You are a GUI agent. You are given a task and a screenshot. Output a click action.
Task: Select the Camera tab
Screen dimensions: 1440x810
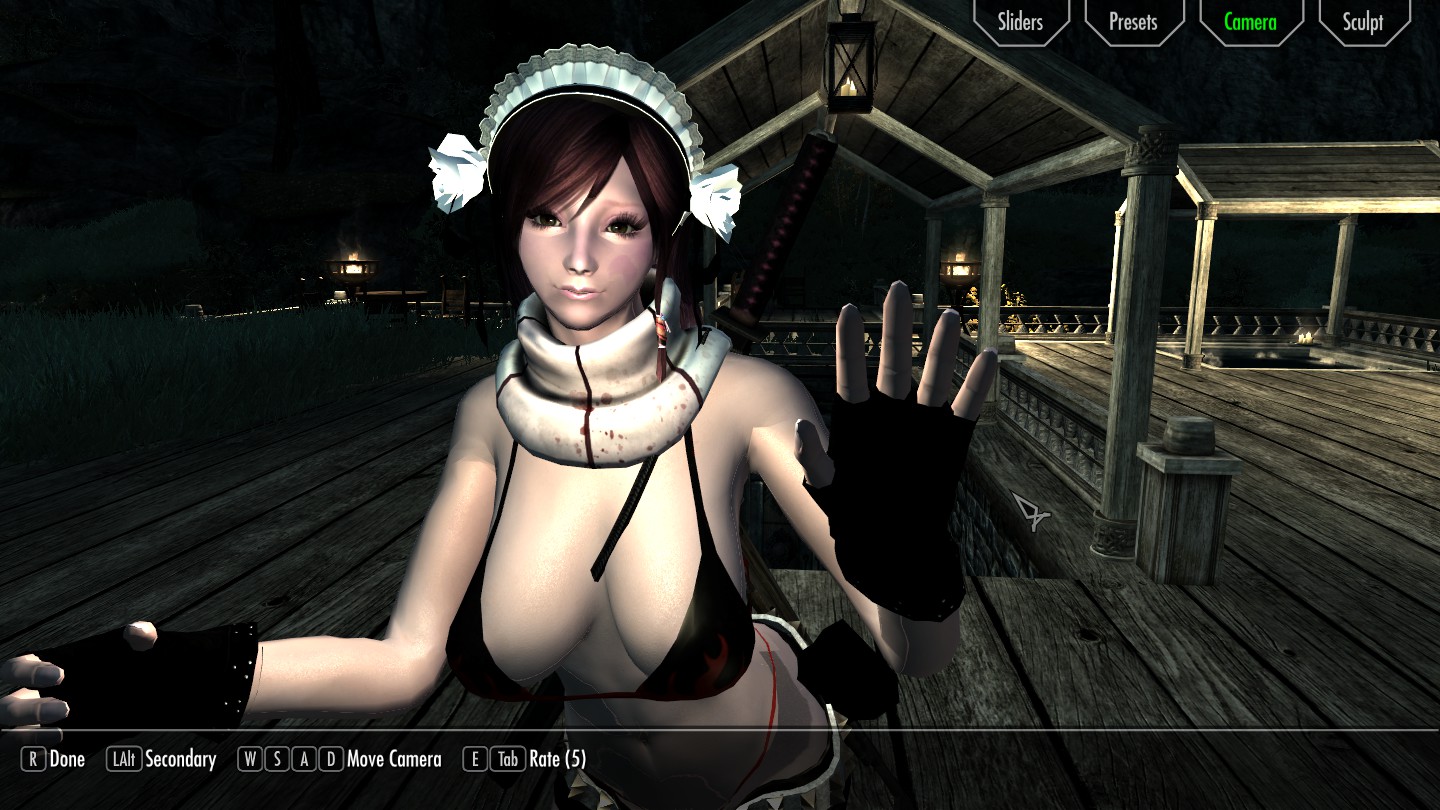click(1249, 21)
